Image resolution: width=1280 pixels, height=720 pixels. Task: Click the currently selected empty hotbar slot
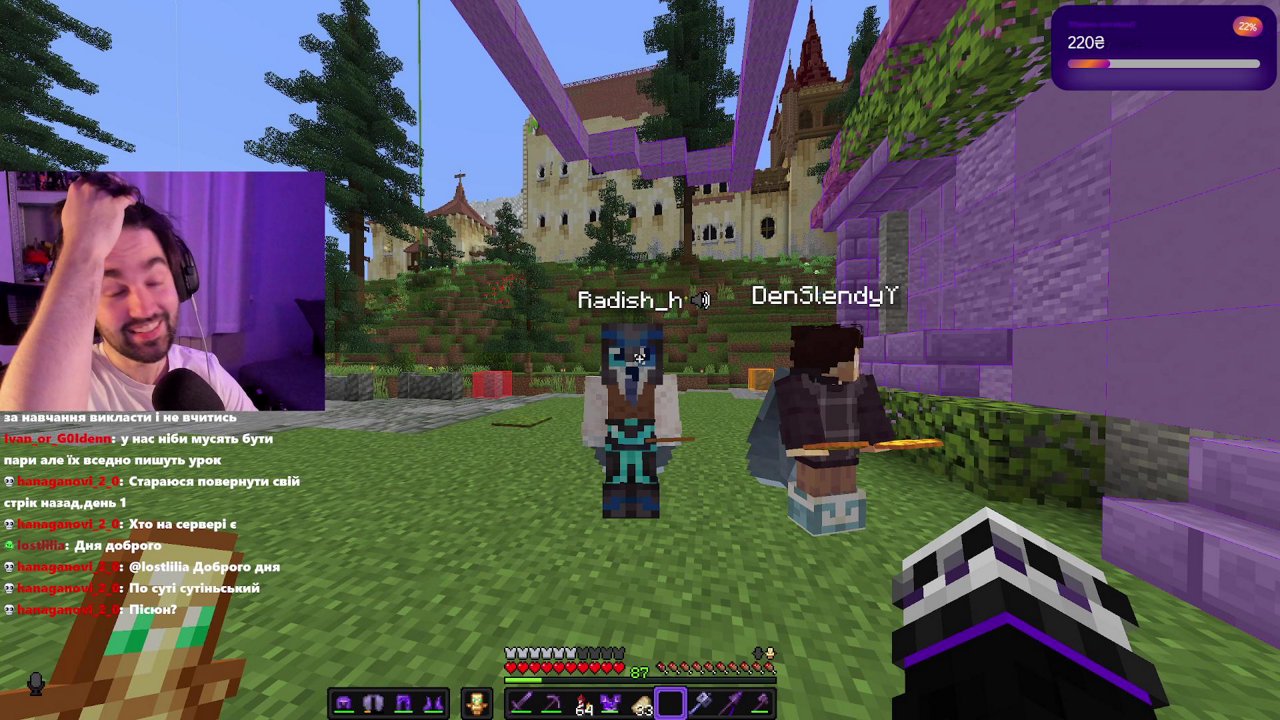coord(671,702)
